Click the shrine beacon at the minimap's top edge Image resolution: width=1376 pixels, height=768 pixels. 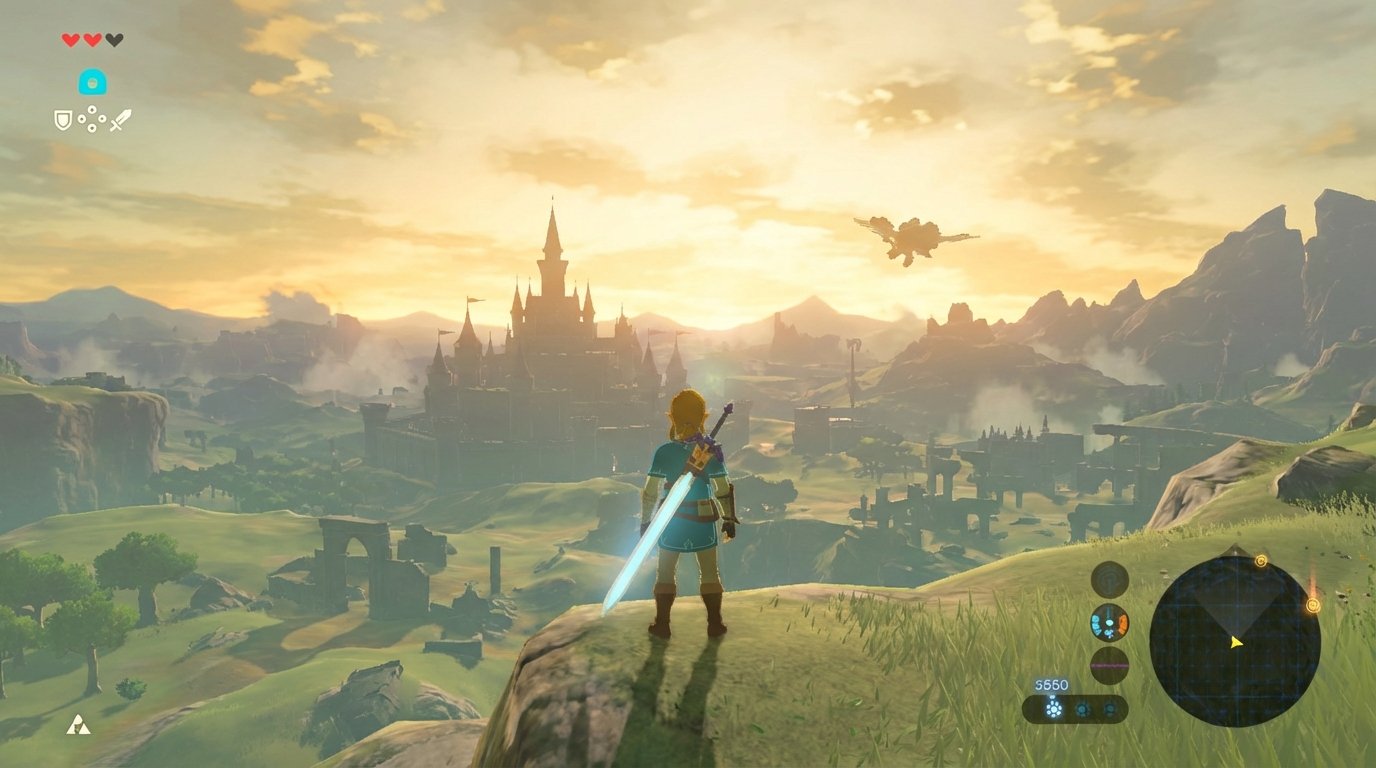(x=1262, y=560)
